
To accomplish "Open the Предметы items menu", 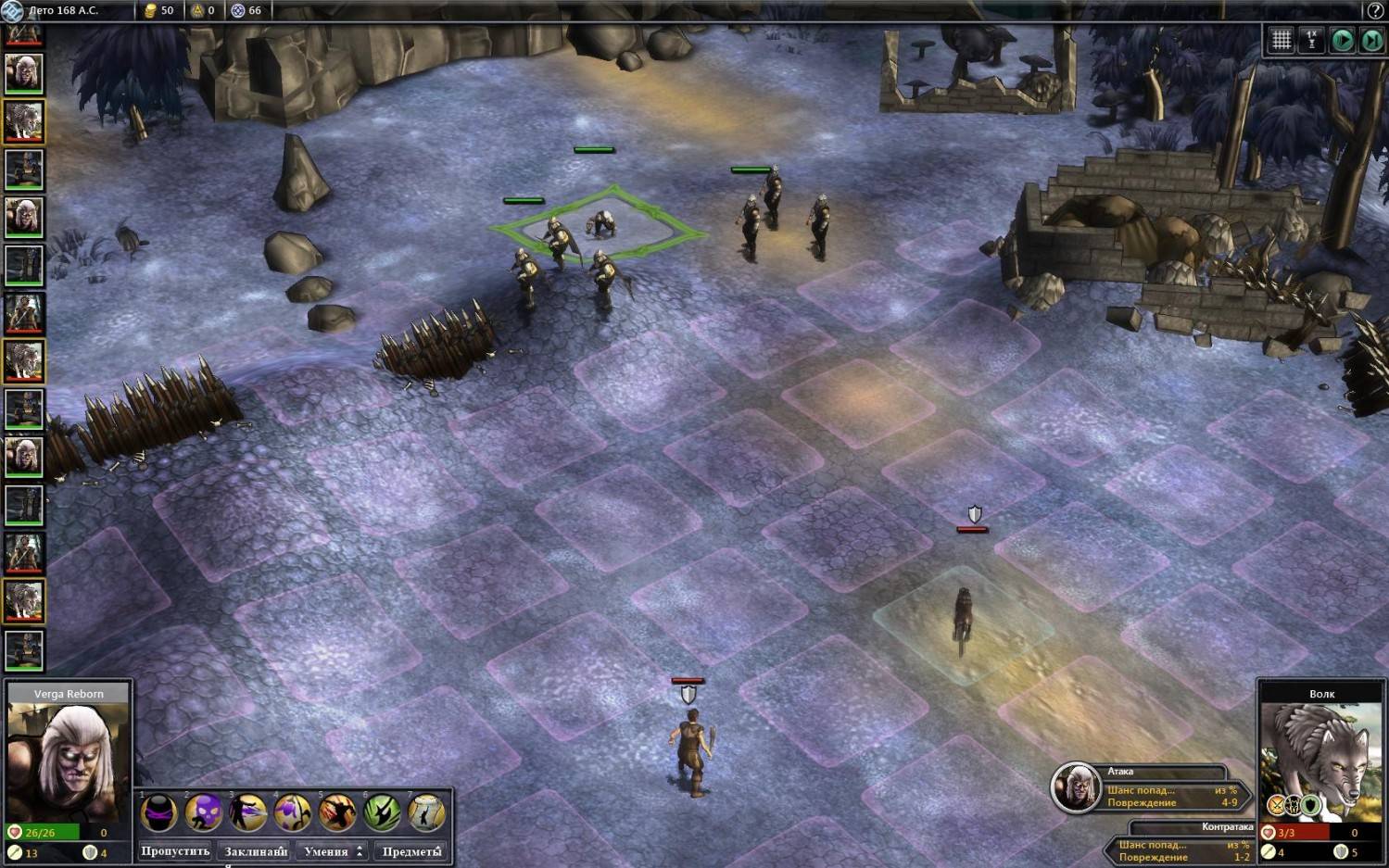I will click(x=411, y=851).
